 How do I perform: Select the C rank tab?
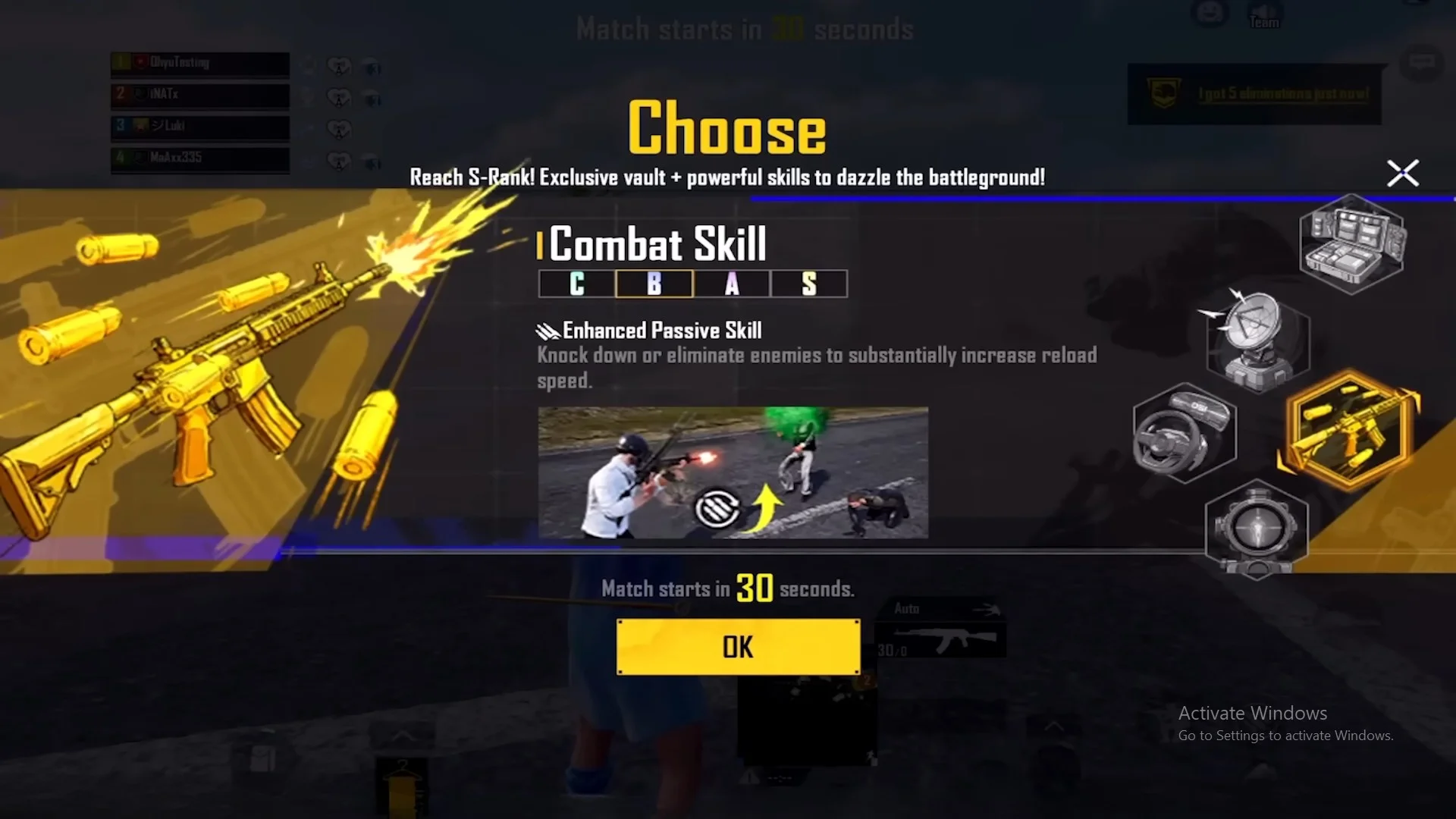tap(576, 284)
